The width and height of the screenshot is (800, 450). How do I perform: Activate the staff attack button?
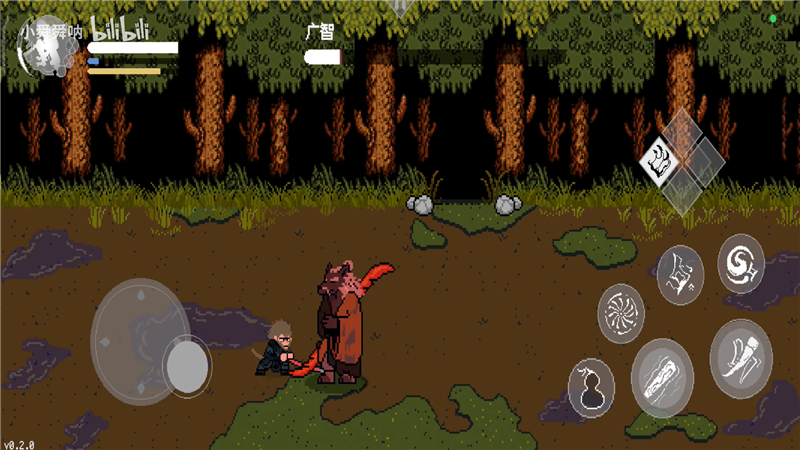click(662, 377)
